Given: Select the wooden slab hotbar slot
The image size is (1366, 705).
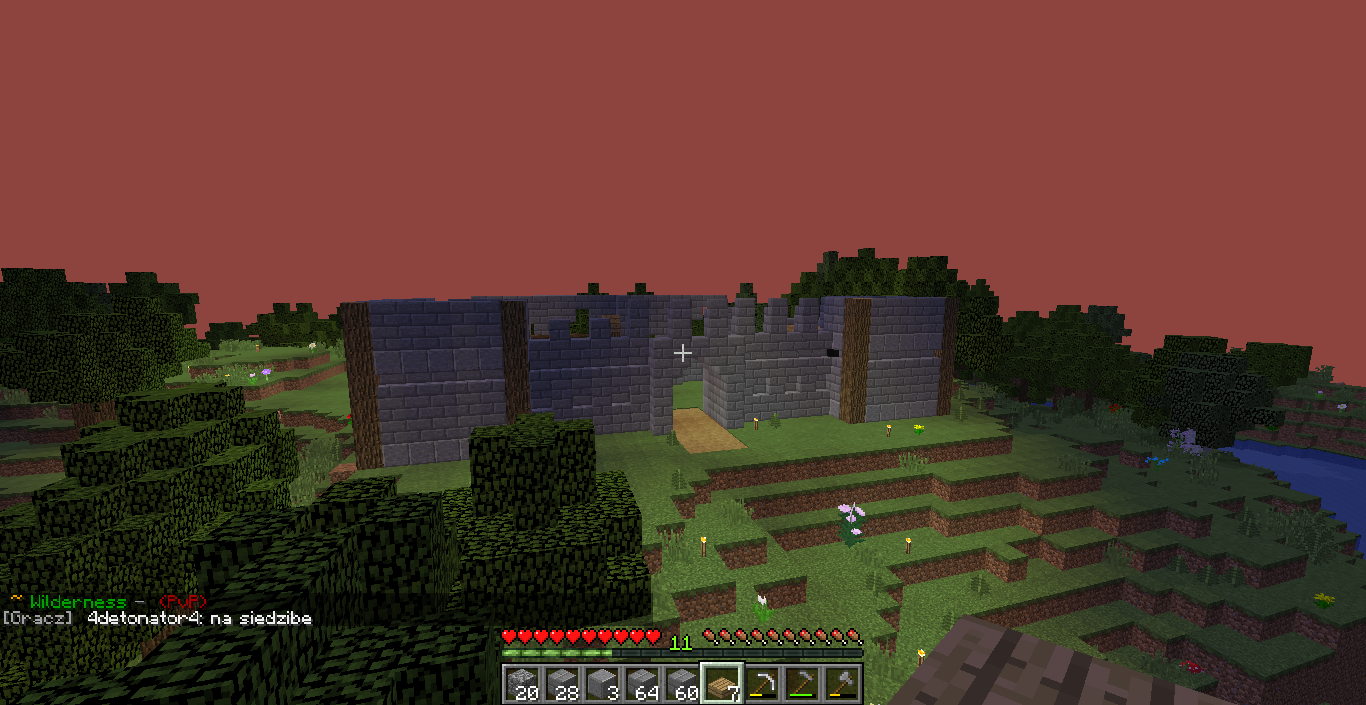Looking at the screenshot, I should click(721, 684).
